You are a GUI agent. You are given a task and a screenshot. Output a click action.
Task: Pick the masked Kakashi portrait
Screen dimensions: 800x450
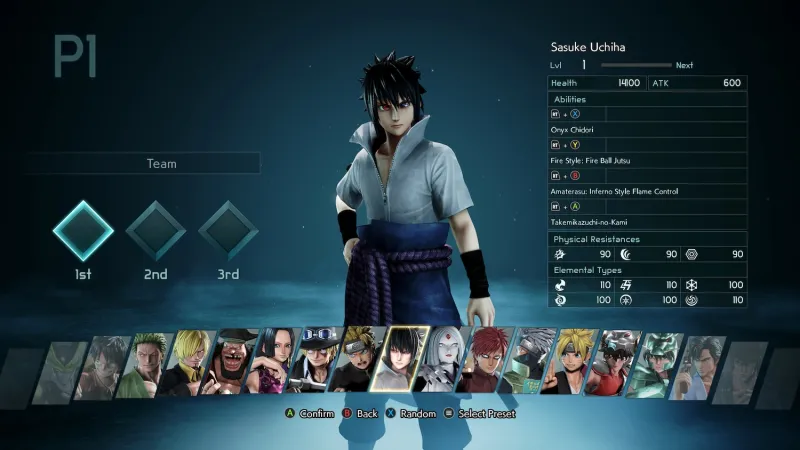point(531,364)
